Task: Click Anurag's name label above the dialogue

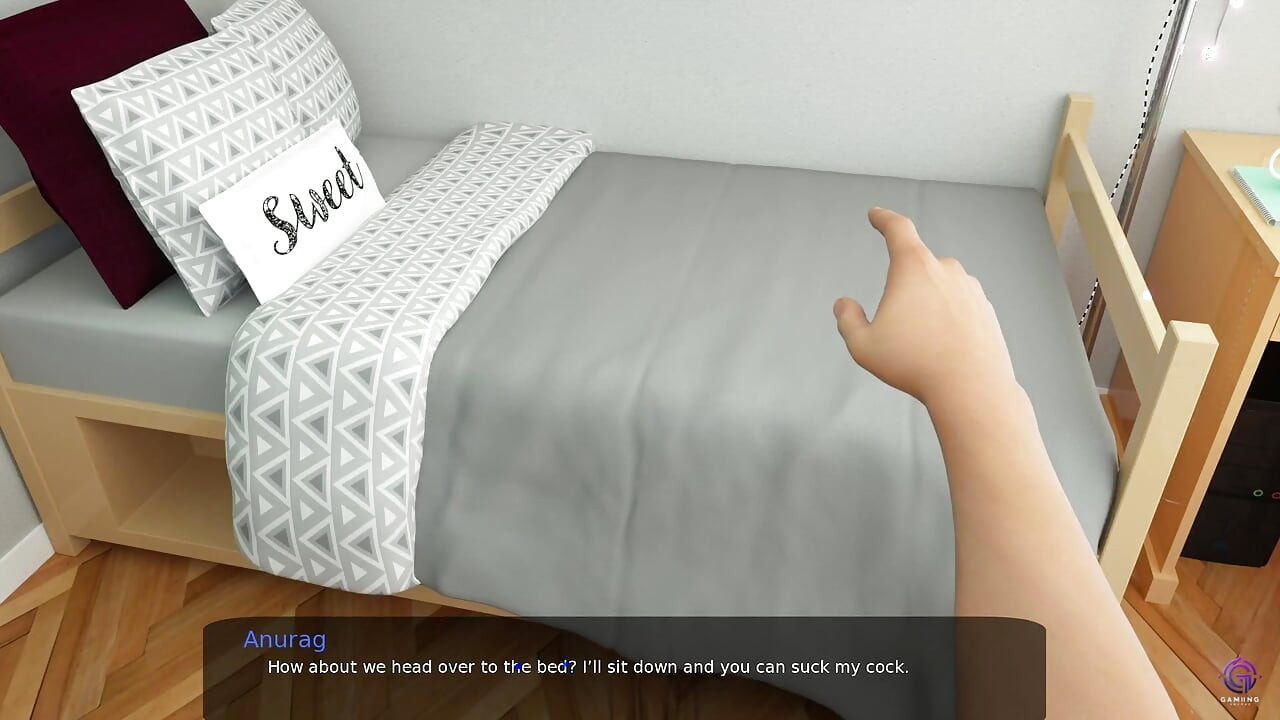Action: pyautogui.click(x=285, y=640)
